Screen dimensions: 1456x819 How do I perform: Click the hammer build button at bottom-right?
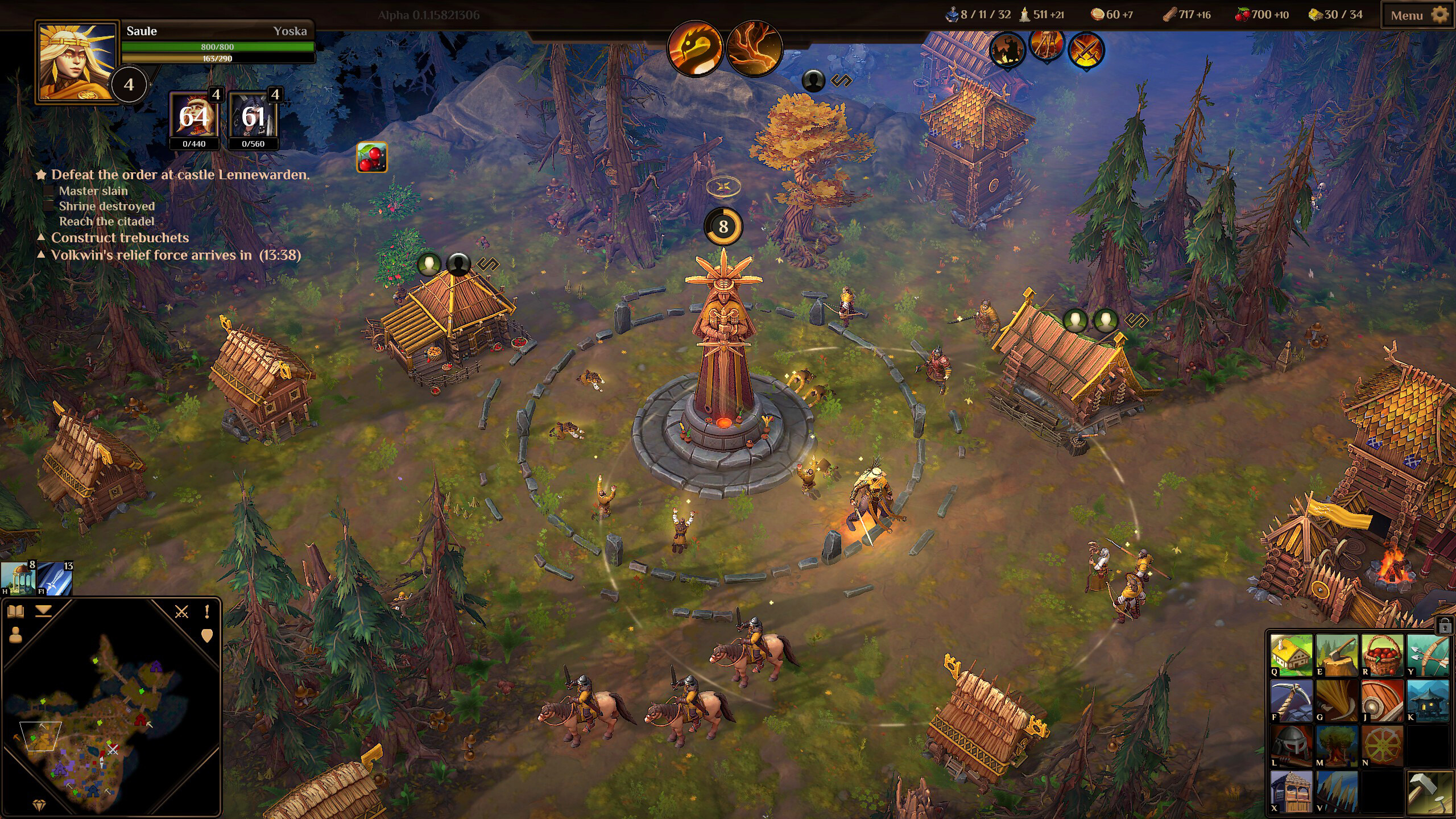coord(1429,792)
